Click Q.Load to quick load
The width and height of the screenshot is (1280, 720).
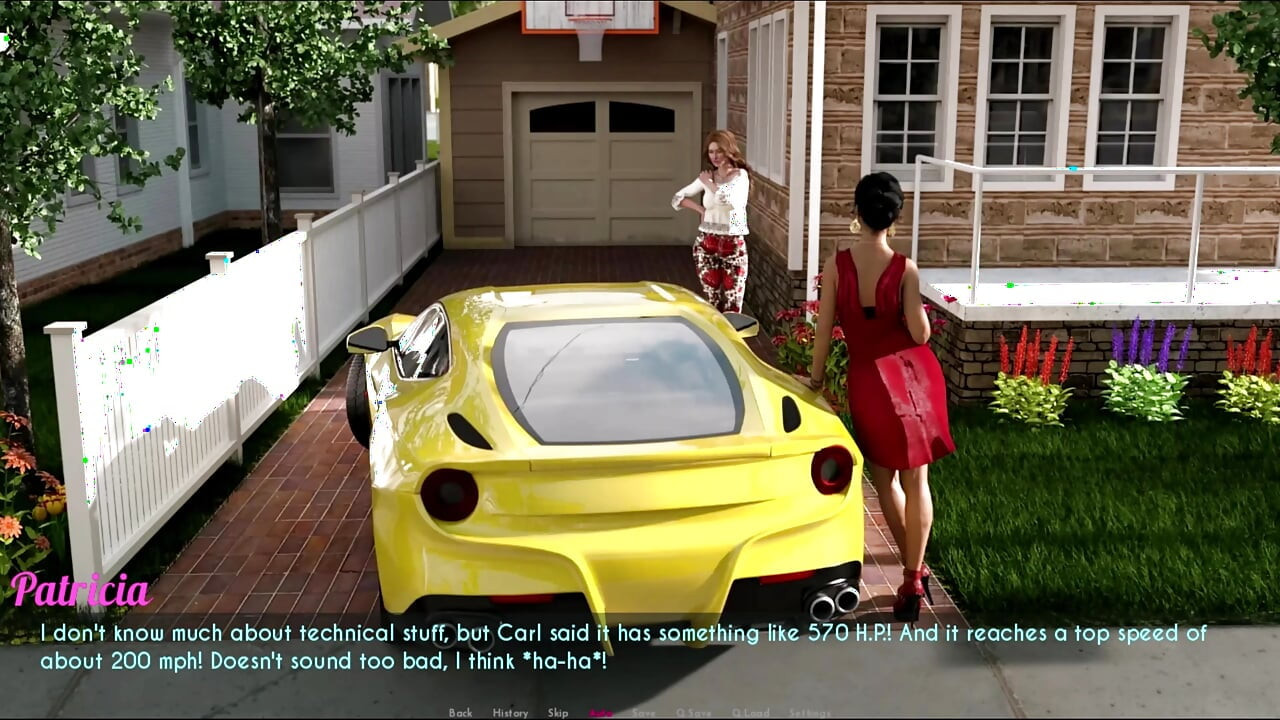750,713
